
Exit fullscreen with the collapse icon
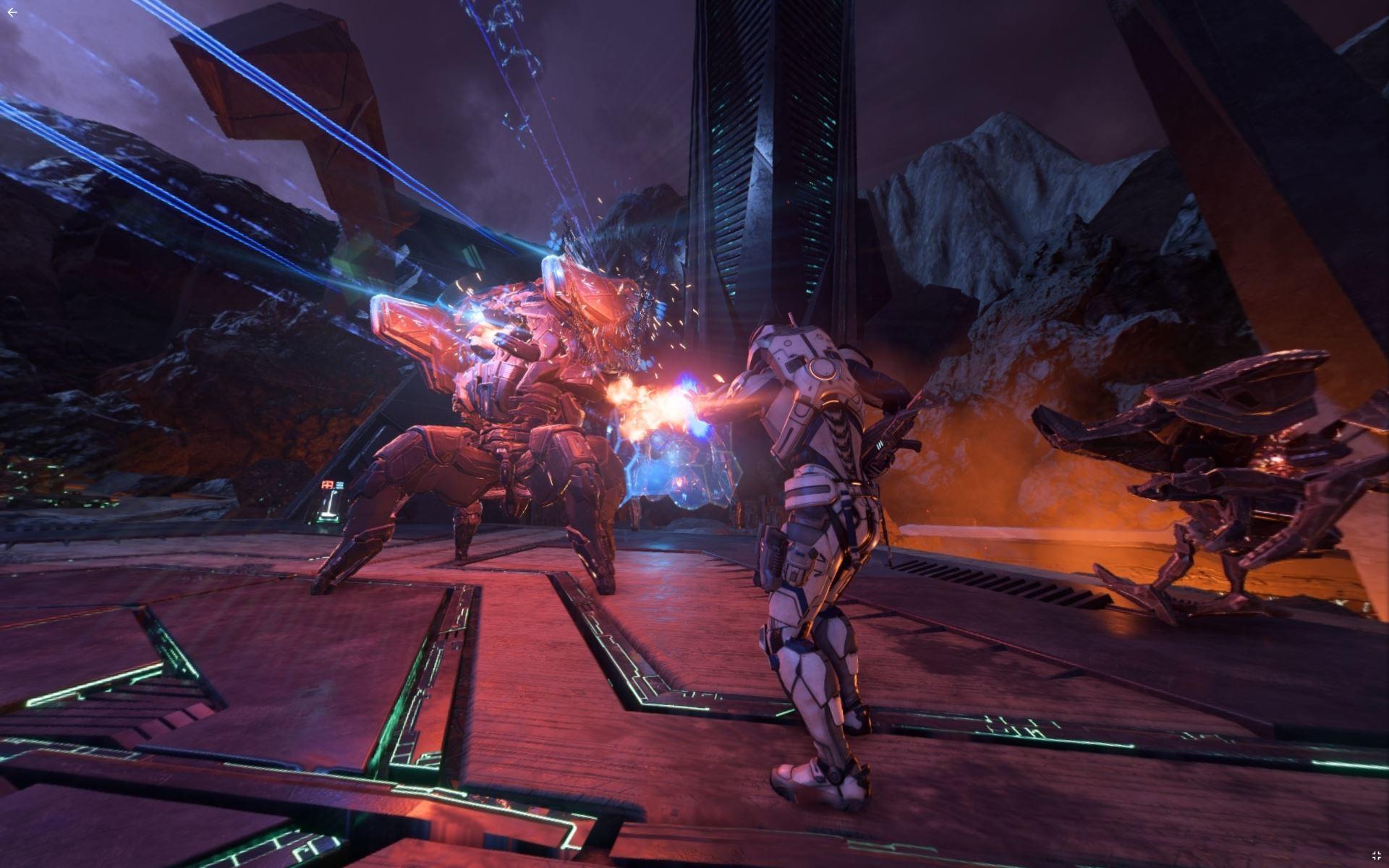[1376, 856]
